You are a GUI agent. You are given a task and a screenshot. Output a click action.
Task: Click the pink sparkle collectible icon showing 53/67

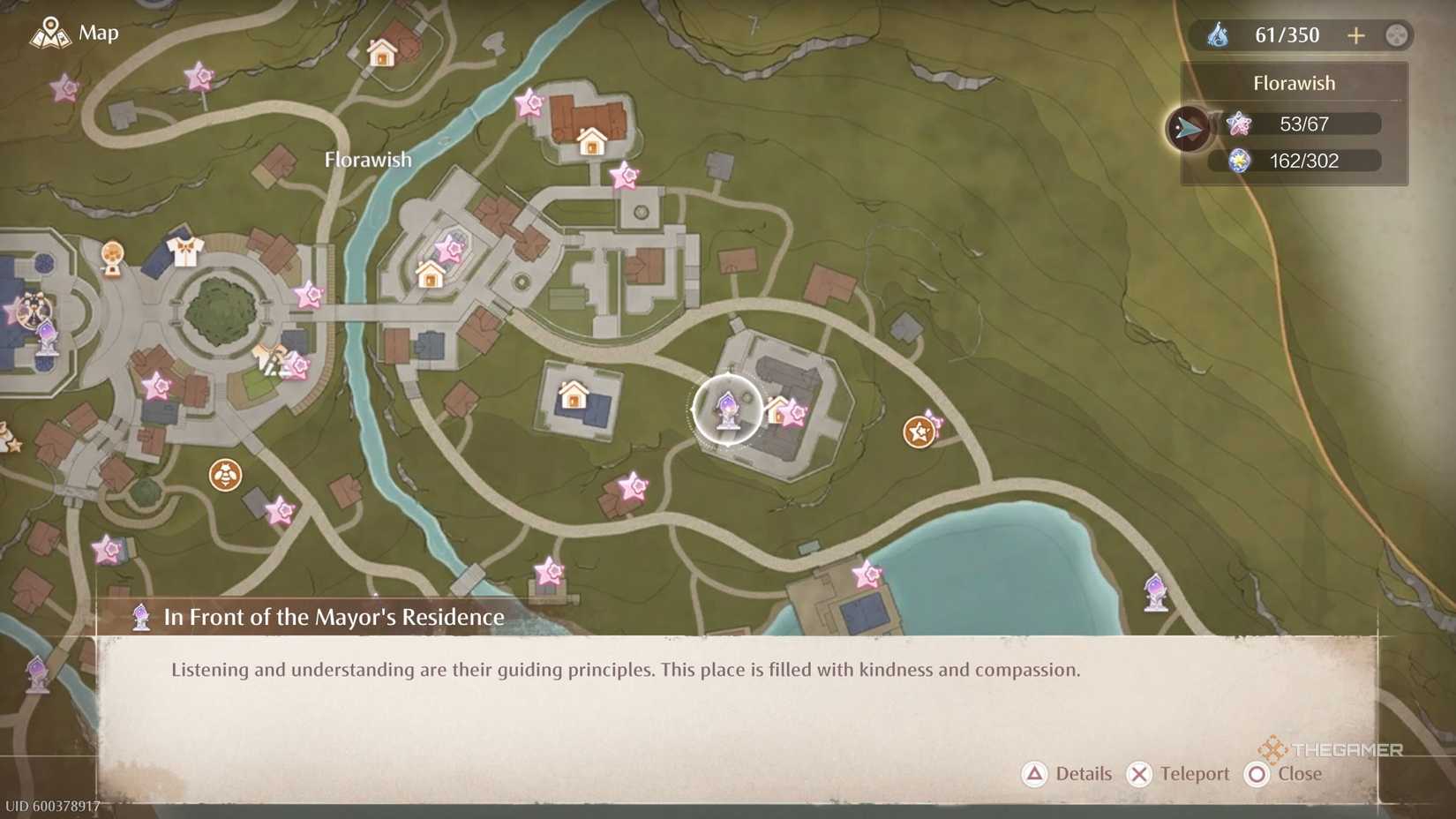(1239, 124)
